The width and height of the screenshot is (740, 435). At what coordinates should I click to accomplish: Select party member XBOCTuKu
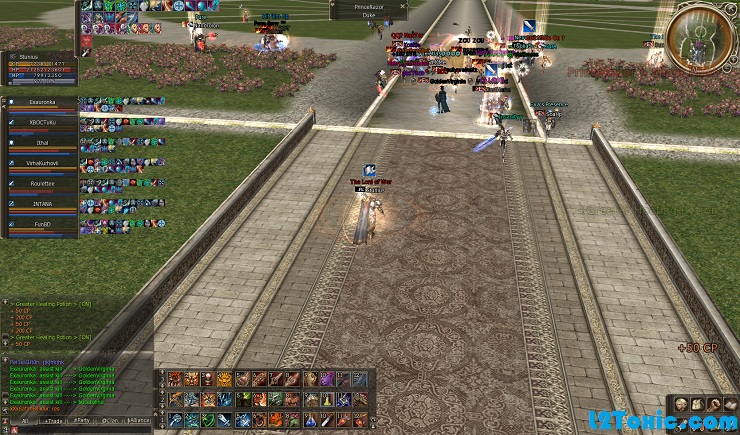[42, 122]
